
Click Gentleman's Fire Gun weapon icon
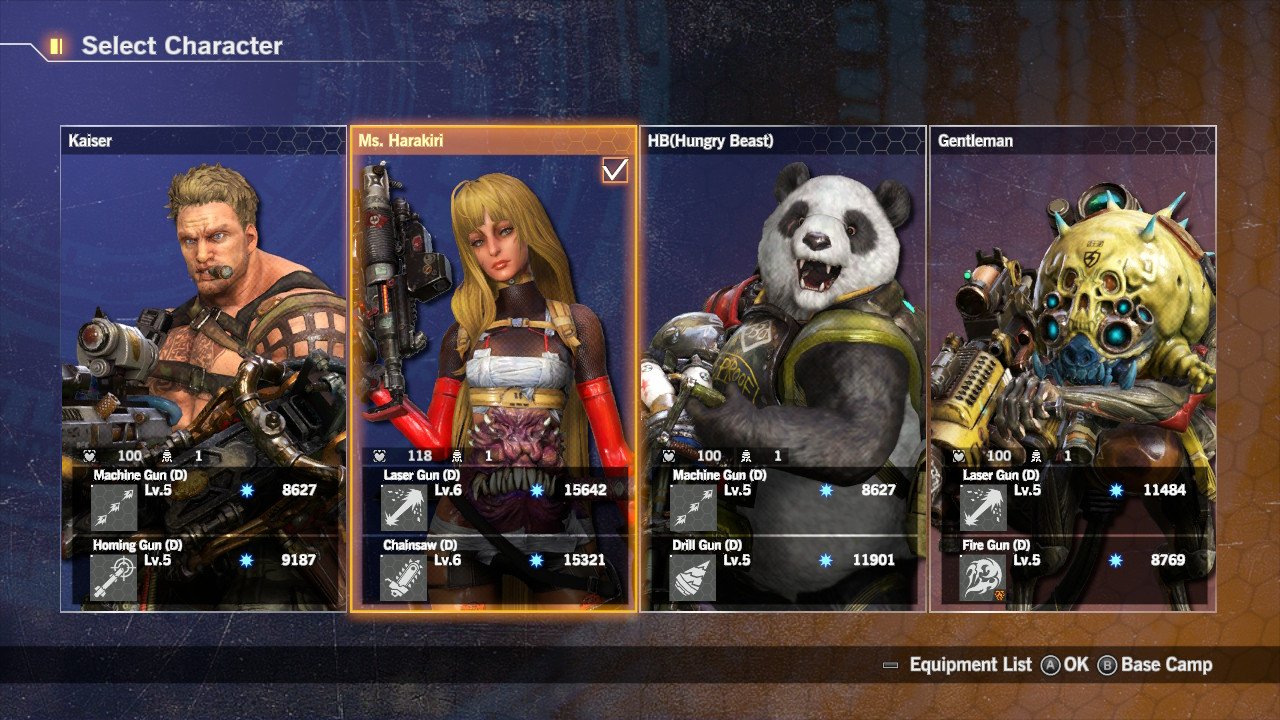tap(983, 578)
